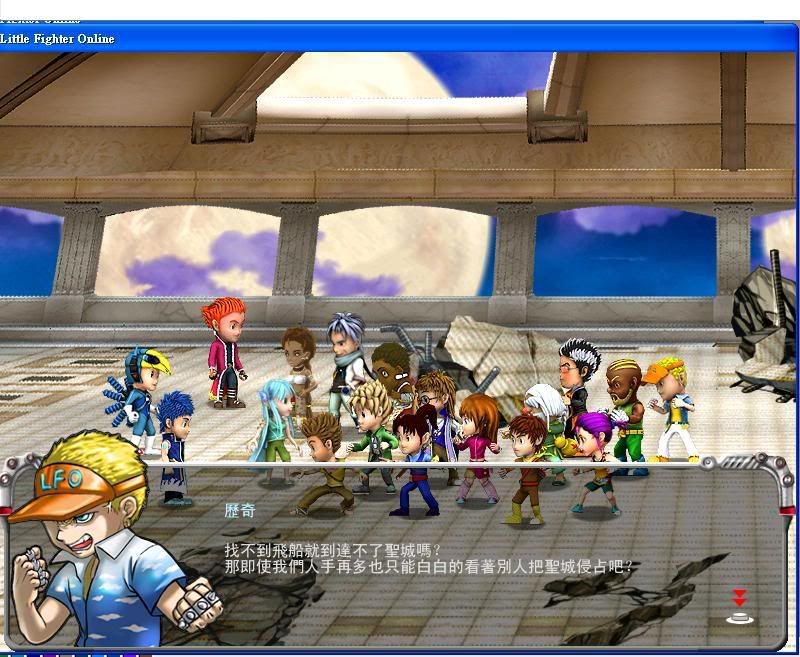Click the Little Fighter Online title bar

[400, 39]
